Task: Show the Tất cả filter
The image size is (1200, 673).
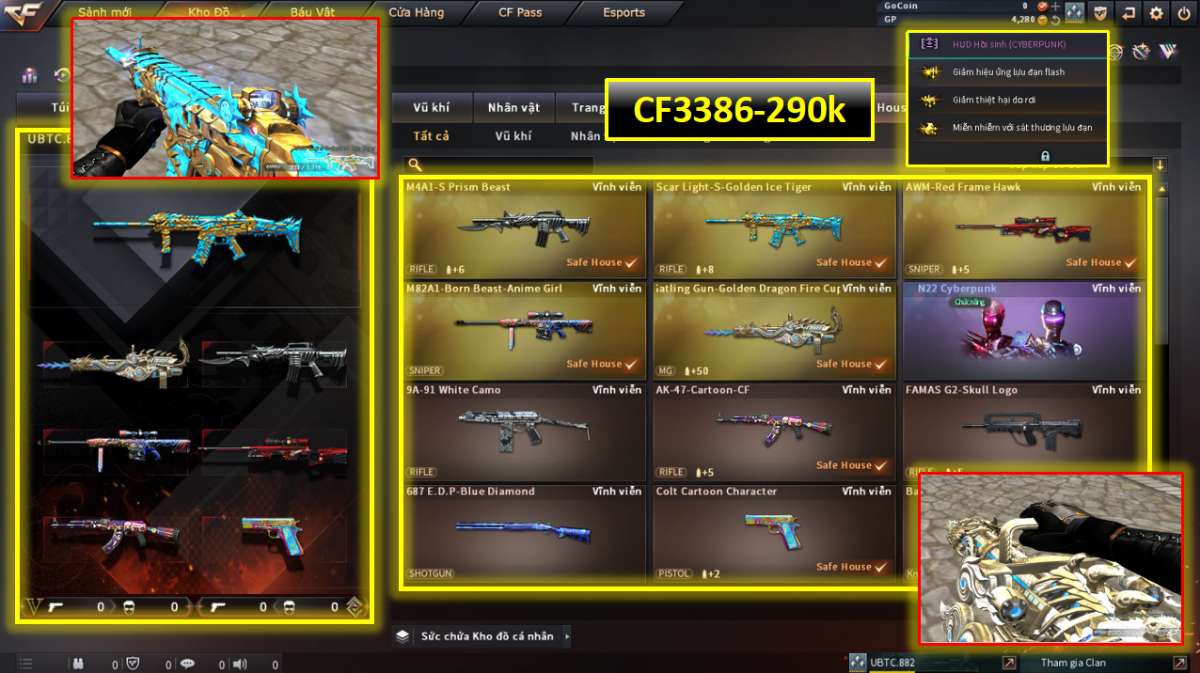Action: tap(431, 136)
